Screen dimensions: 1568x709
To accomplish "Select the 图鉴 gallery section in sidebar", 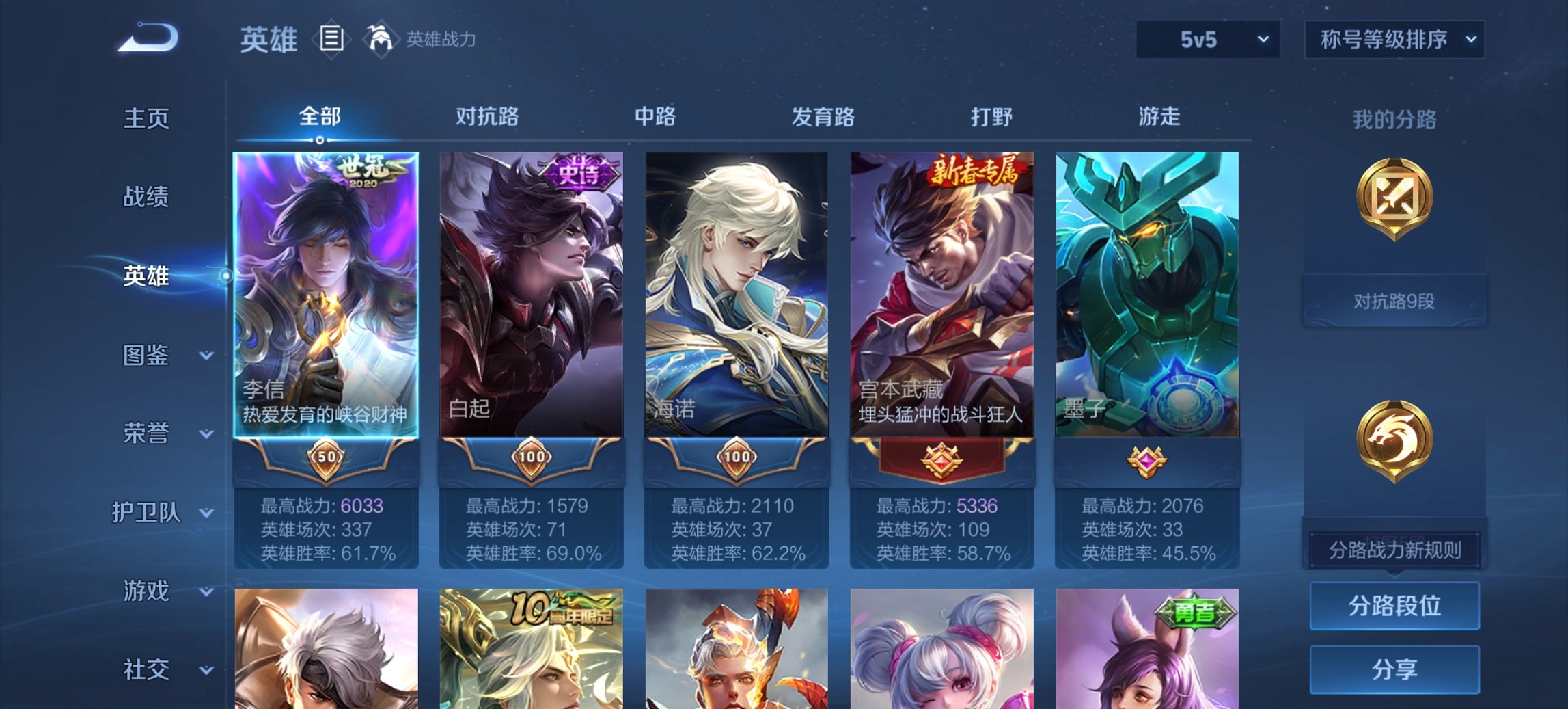I will tap(147, 356).
